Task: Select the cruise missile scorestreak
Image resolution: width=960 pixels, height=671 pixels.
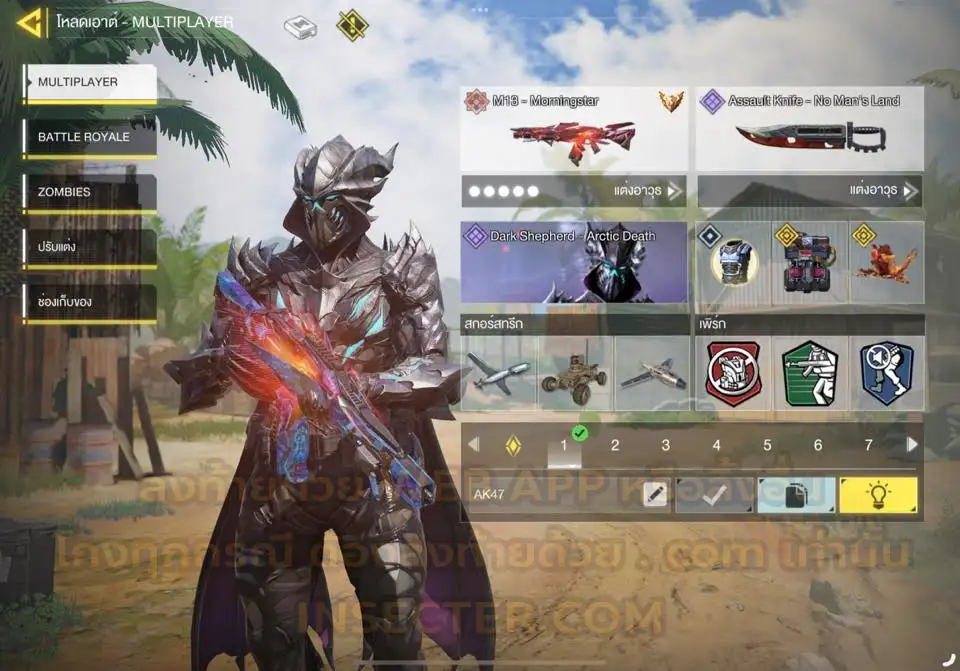Action: 498,373
